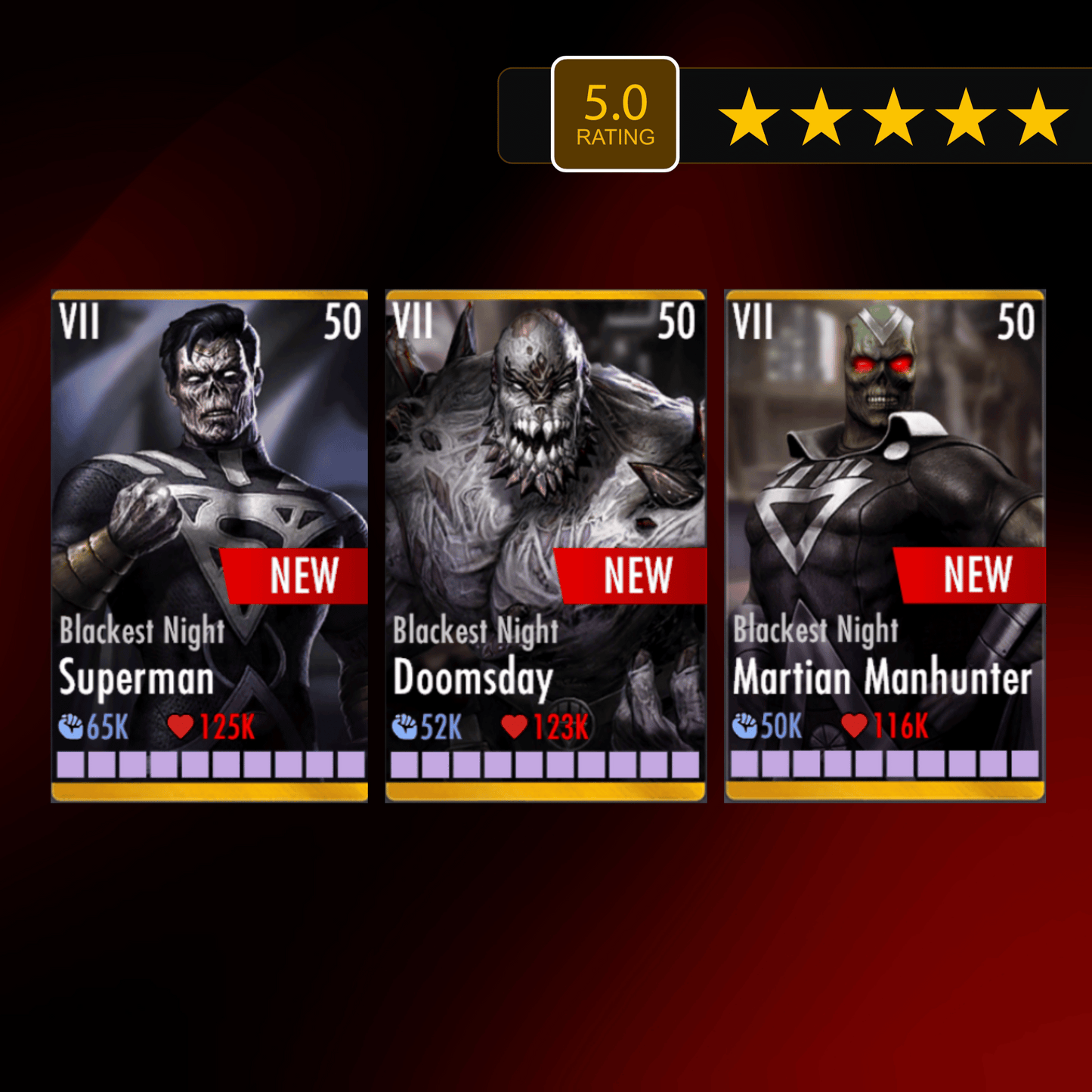Select the fist damage icon on Doomsday card
1092x1092 pixels.
(x=408, y=727)
